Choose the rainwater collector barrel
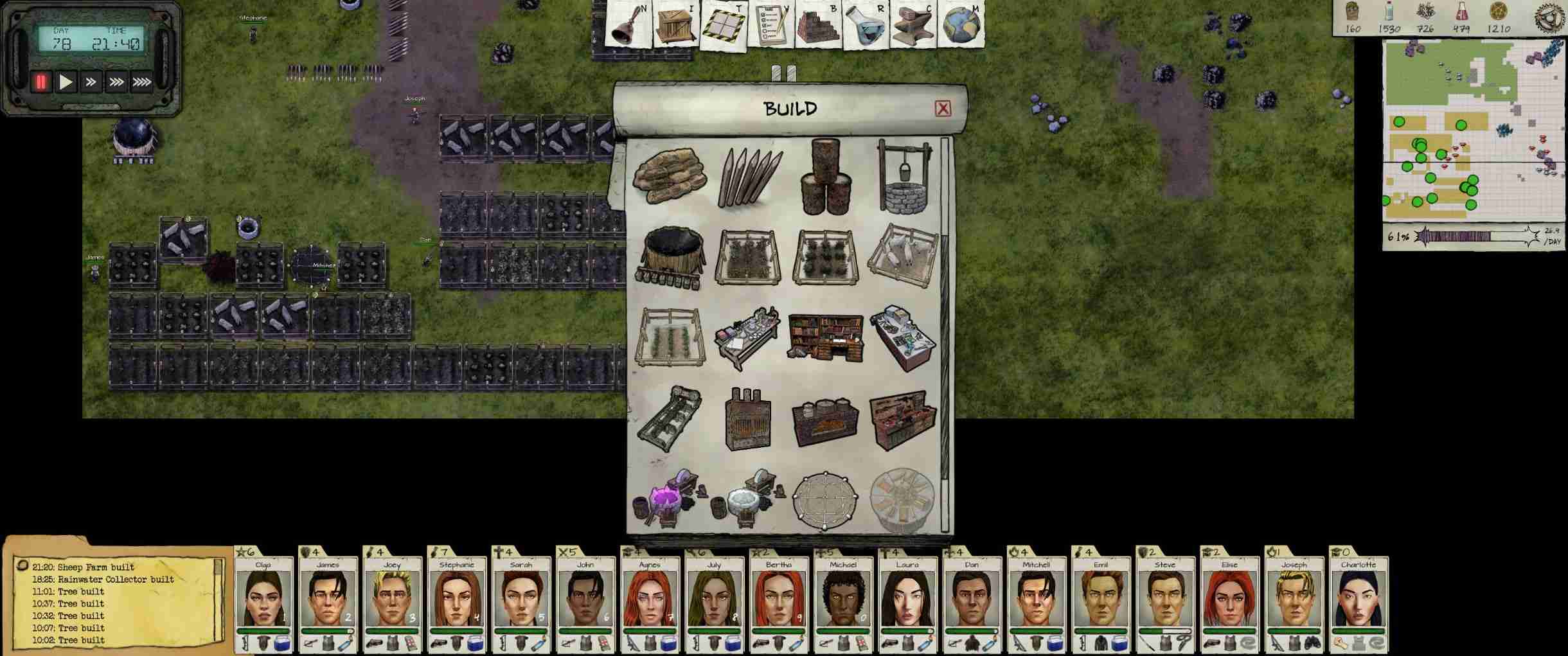Screen dimensions: 1568x656 [x=669, y=257]
